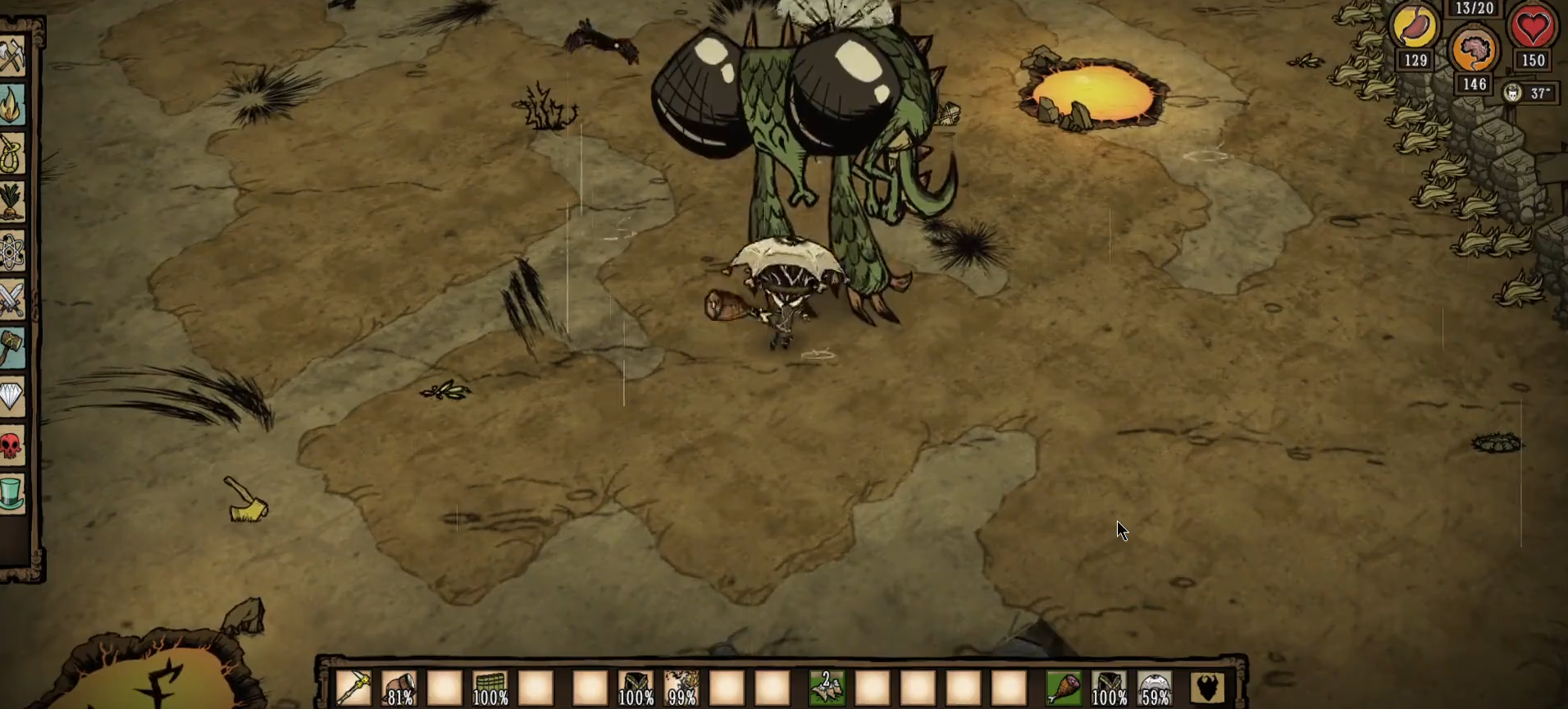Viewport: 1568px width, 709px height.
Task: Click the equipped ham bat hand slot
Action: click(x=1064, y=688)
